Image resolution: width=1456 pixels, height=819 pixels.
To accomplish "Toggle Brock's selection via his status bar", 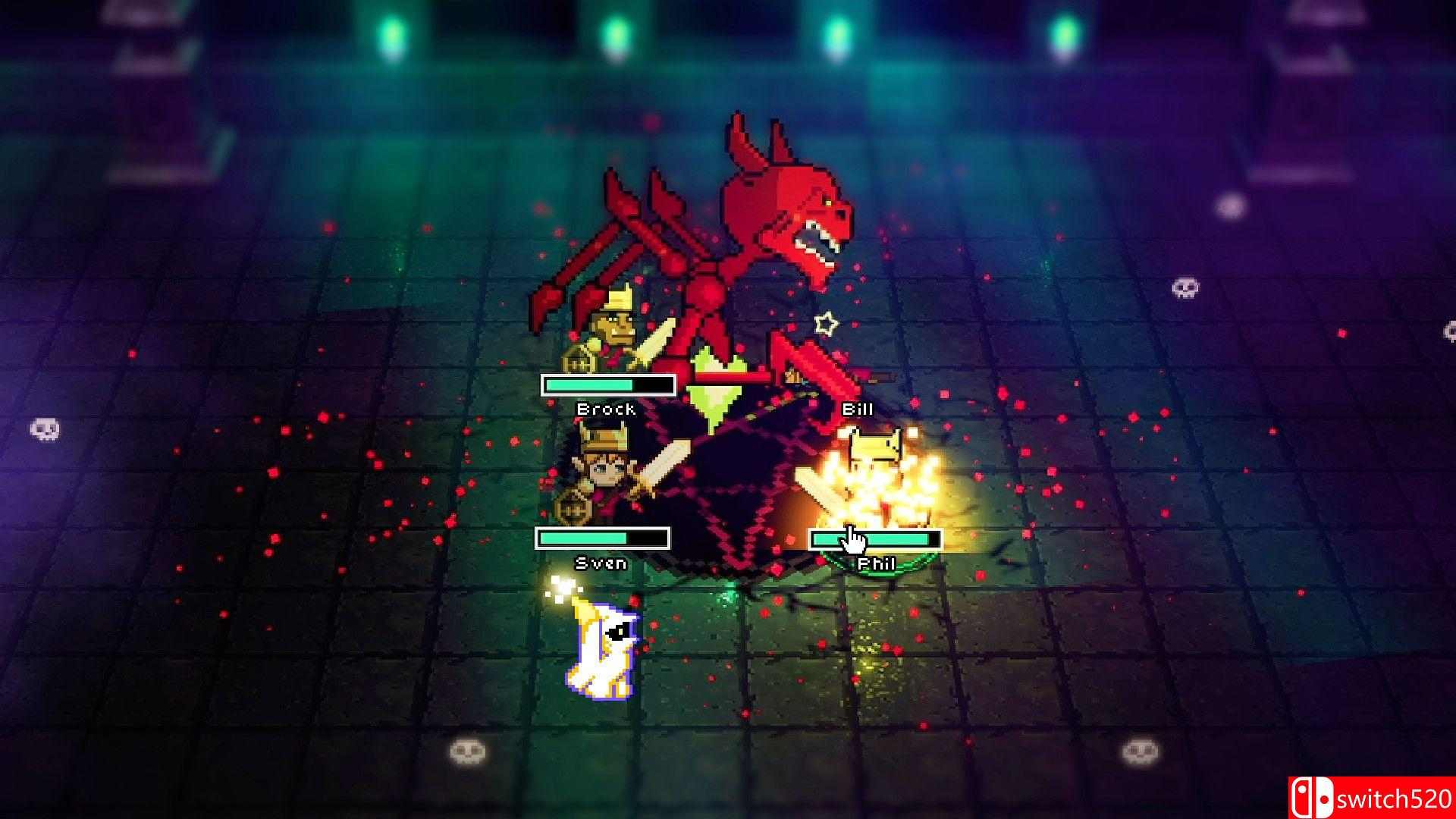I will [x=607, y=386].
